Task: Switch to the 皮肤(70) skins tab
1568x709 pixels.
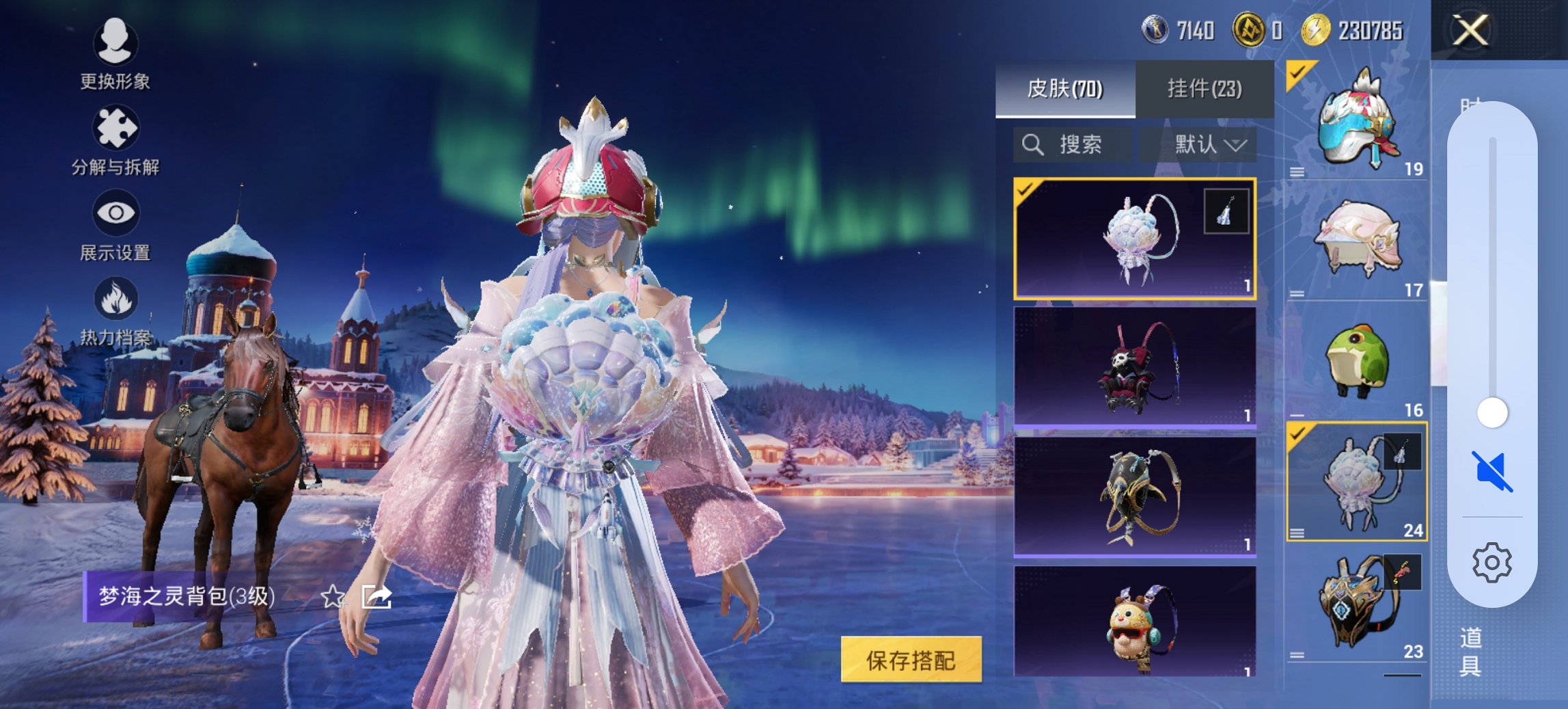Action: pyautogui.click(x=1064, y=89)
